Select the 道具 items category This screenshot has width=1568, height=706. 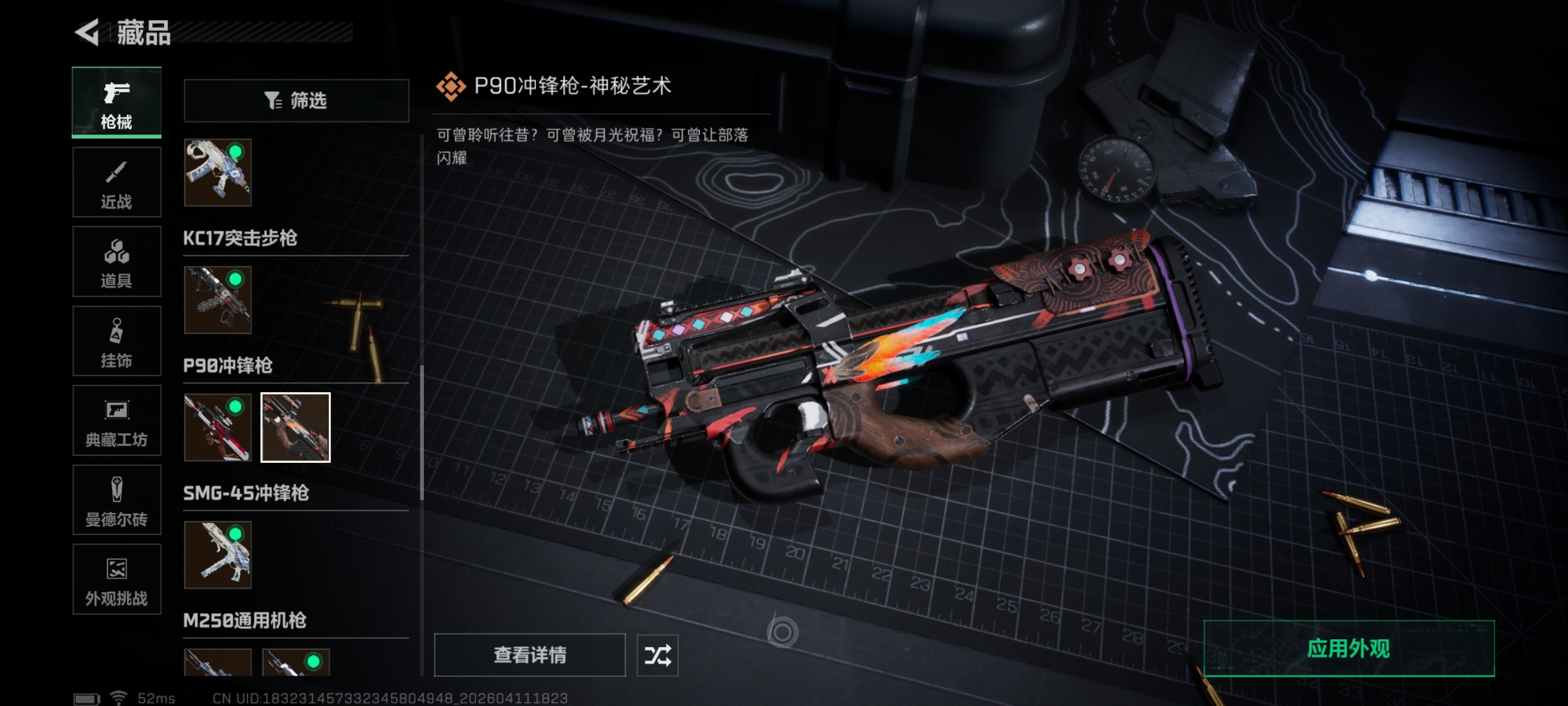(116, 262)
